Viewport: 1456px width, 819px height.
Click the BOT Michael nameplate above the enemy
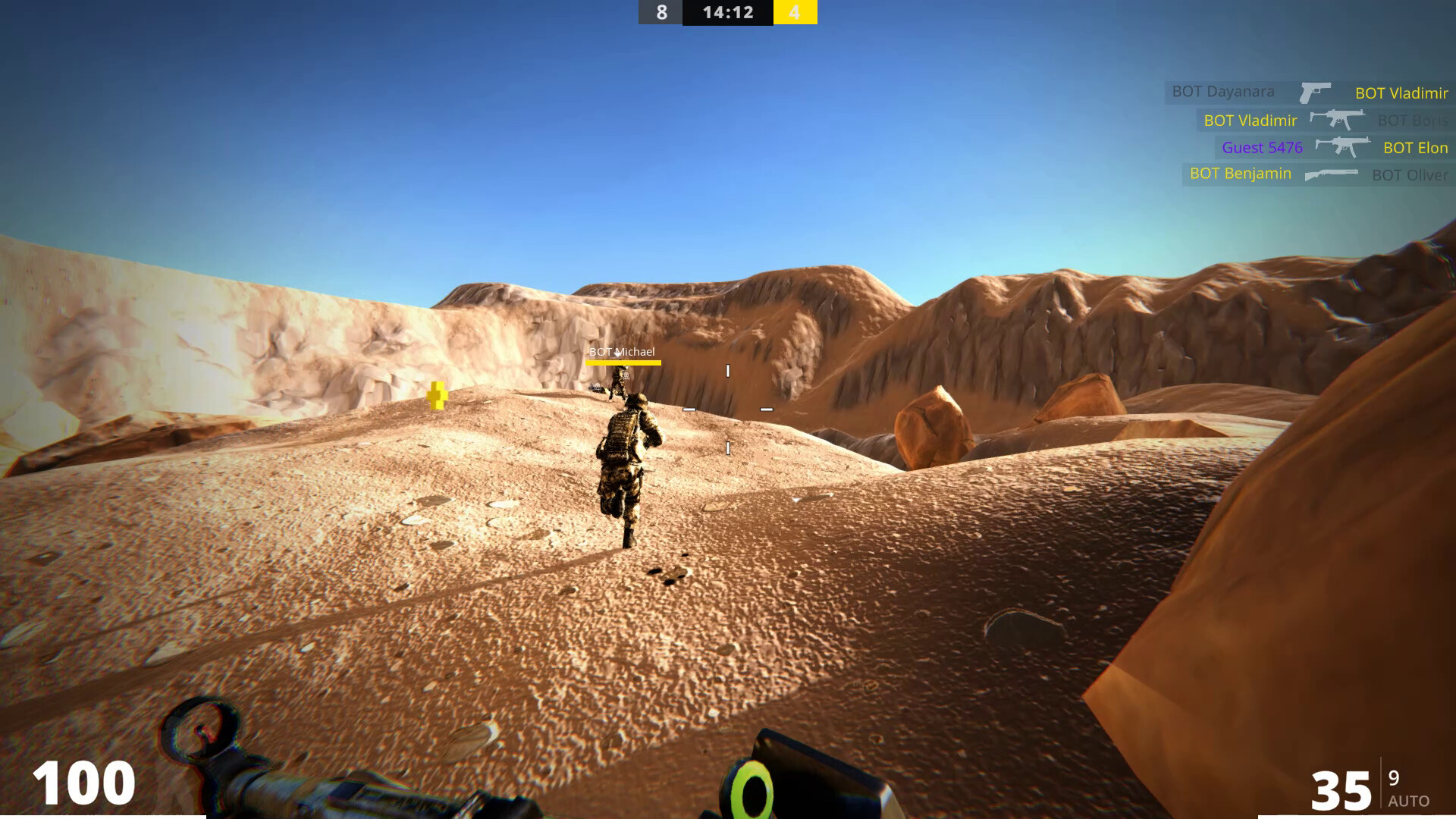(622, 351)
